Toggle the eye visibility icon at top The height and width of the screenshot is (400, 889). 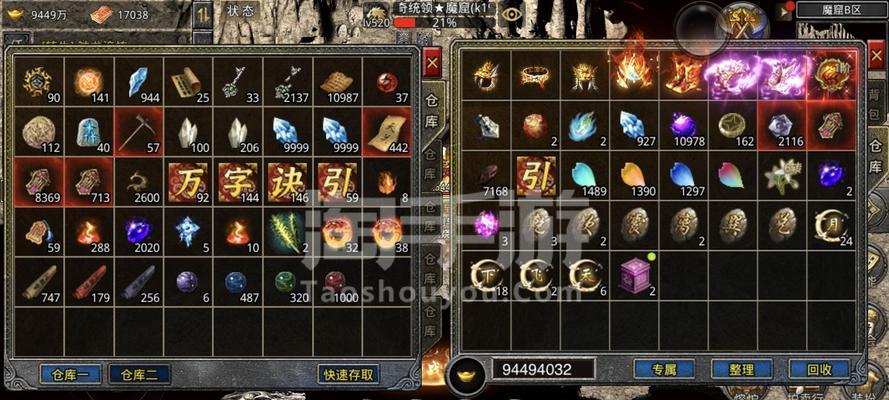pyautogui.click(x=512, y=13)
